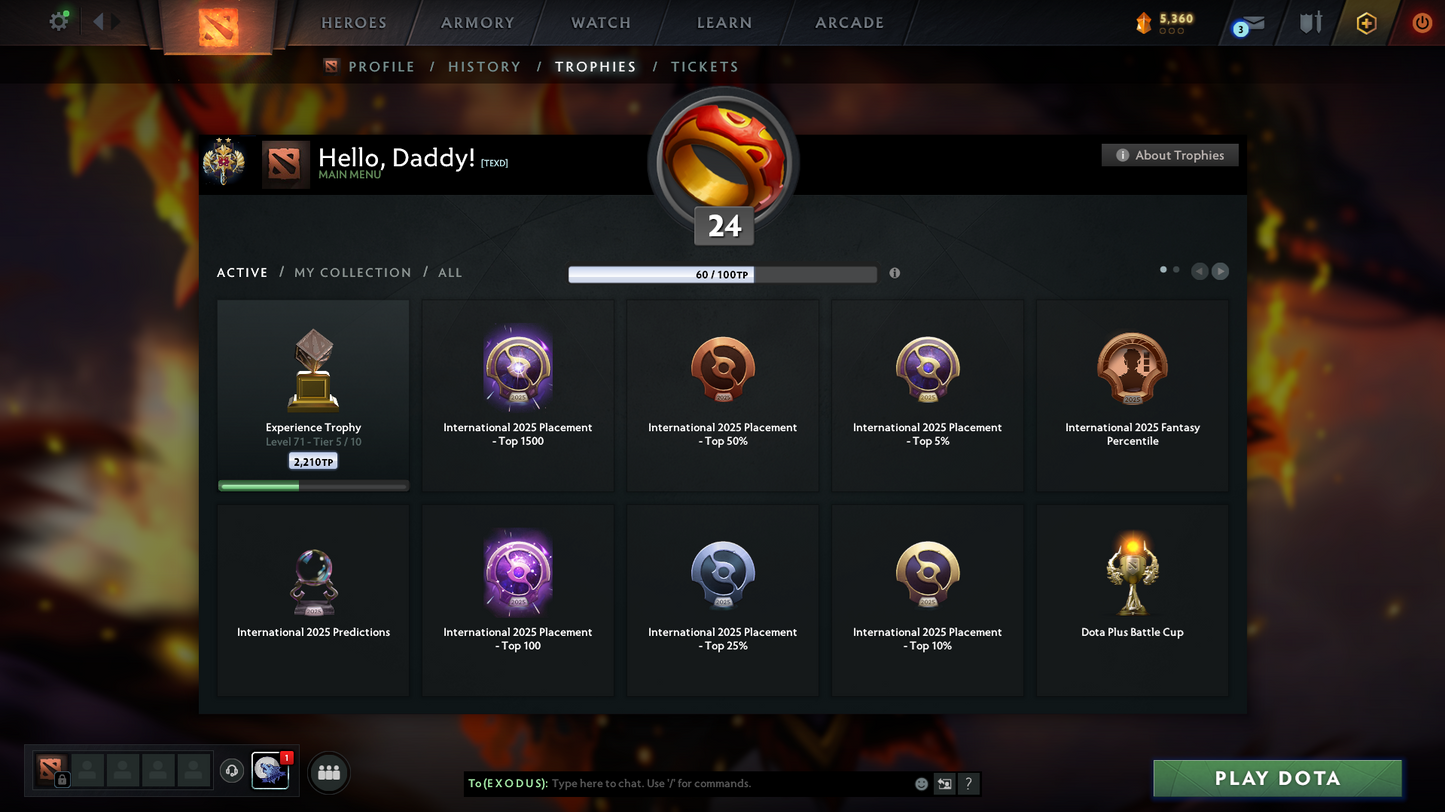The height and width of the screenshot is (812, 1445).
Task: Start matchmaking with Play Dota
Action: tap(1277, 779)
